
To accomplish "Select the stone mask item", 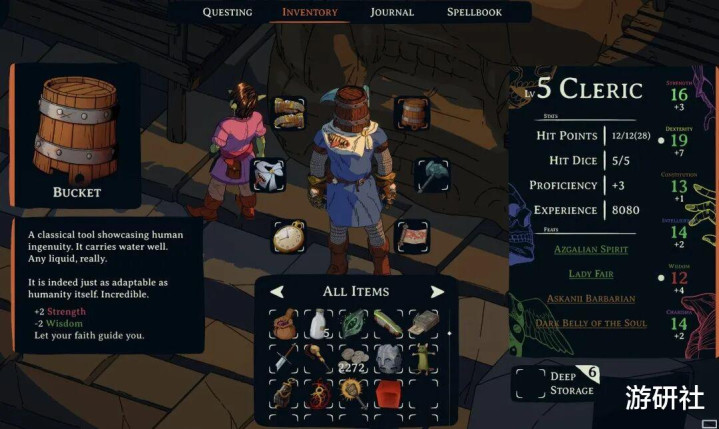I will 387,359.
